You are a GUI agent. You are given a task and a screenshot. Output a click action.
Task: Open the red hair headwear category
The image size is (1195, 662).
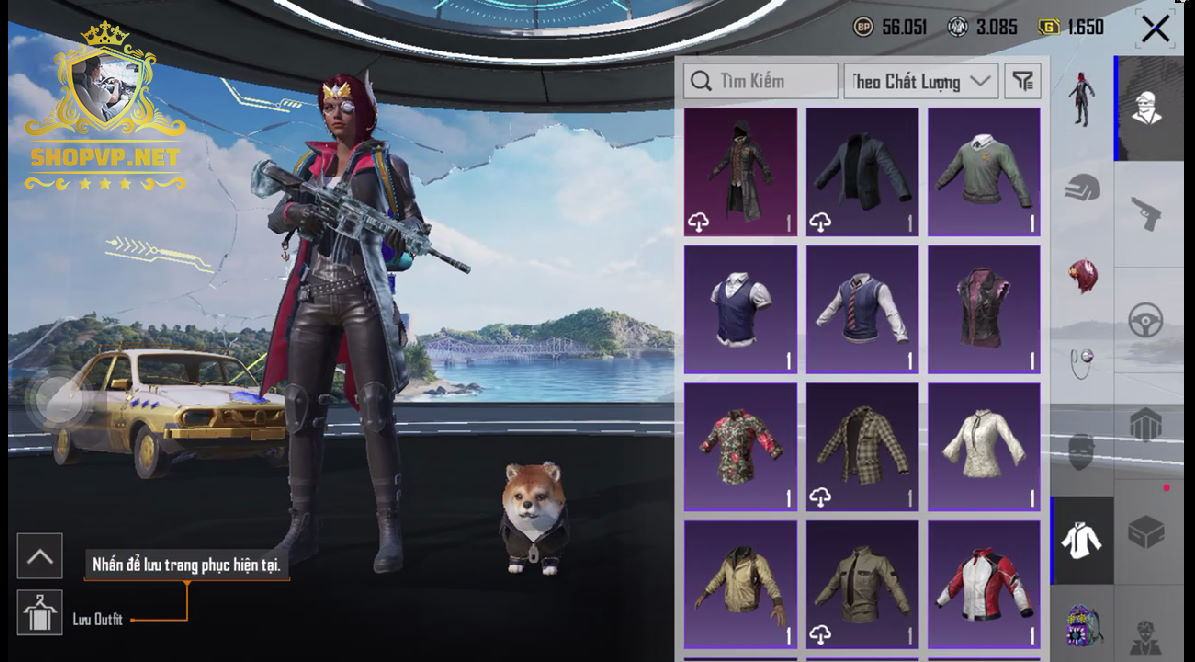[1082, 273]
